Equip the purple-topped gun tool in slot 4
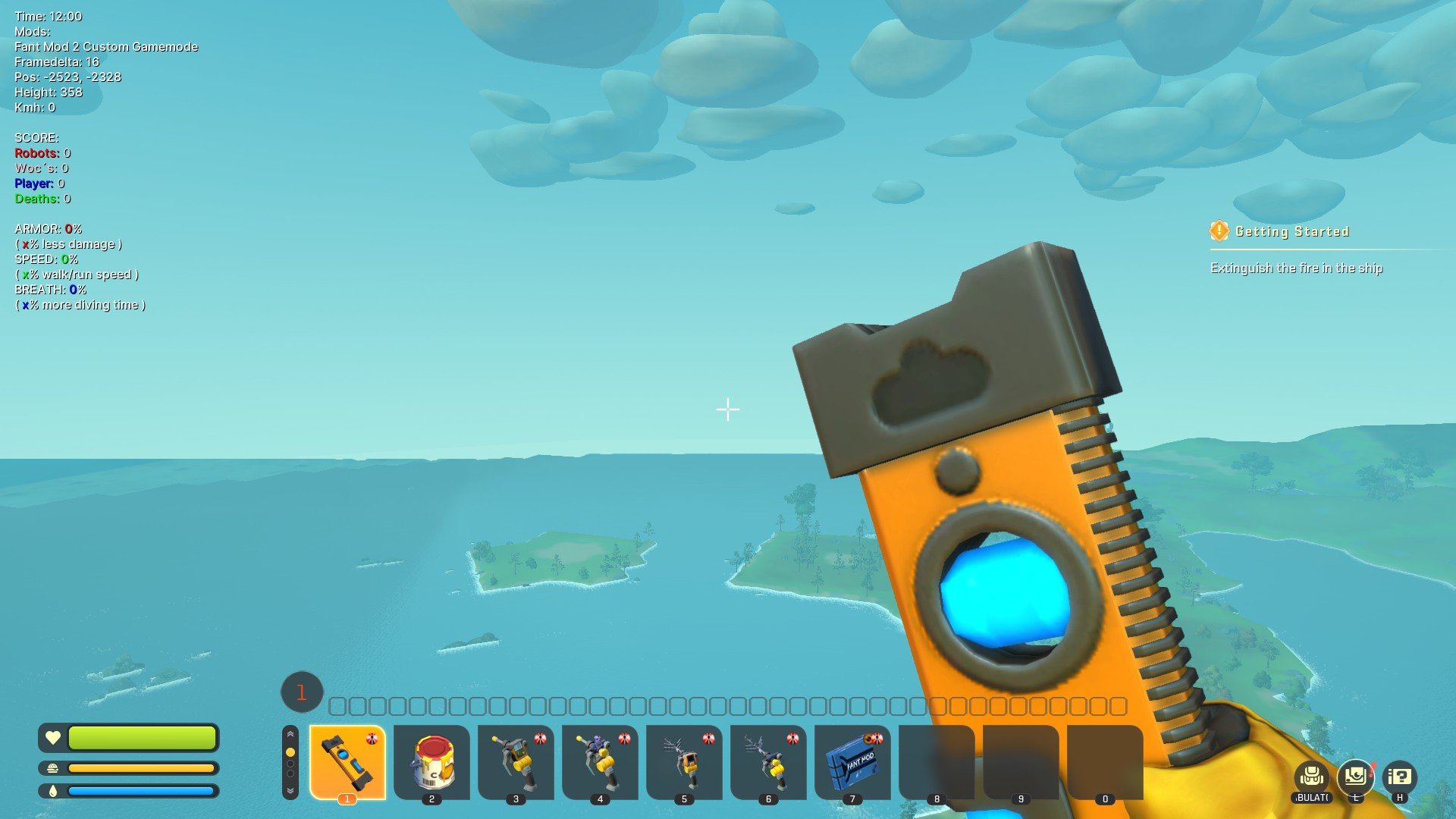 600,761
